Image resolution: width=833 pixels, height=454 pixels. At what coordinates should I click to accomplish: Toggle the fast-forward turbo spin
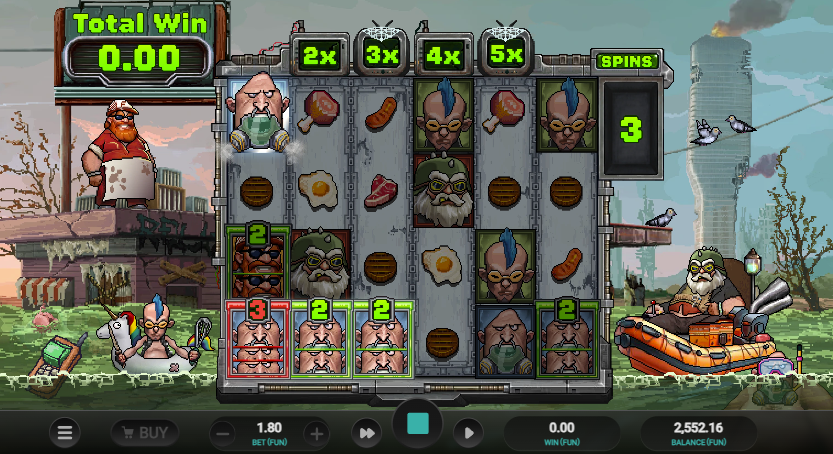pos(367,433)
